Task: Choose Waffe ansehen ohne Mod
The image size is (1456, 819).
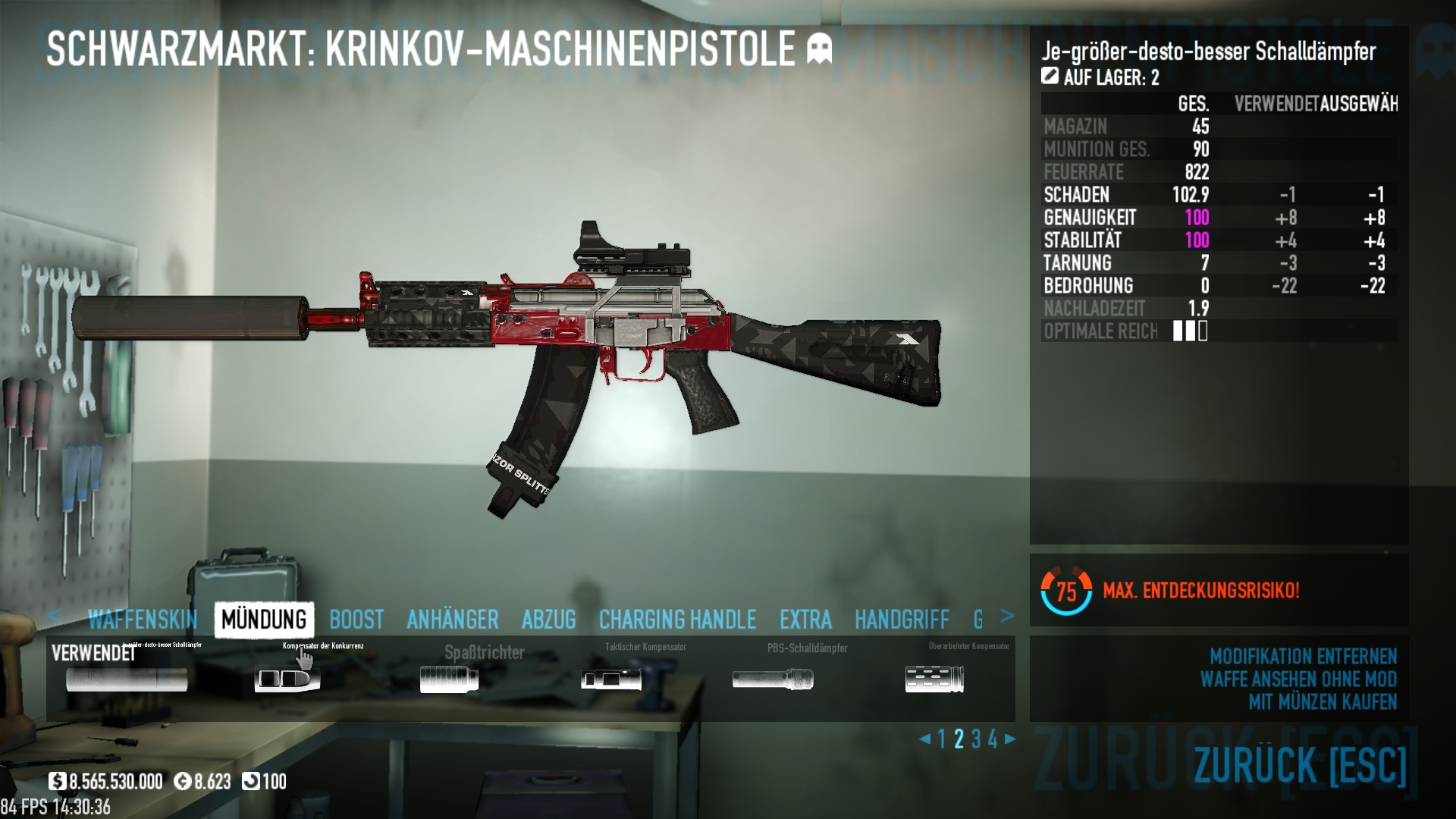Action: [1298, 679]
